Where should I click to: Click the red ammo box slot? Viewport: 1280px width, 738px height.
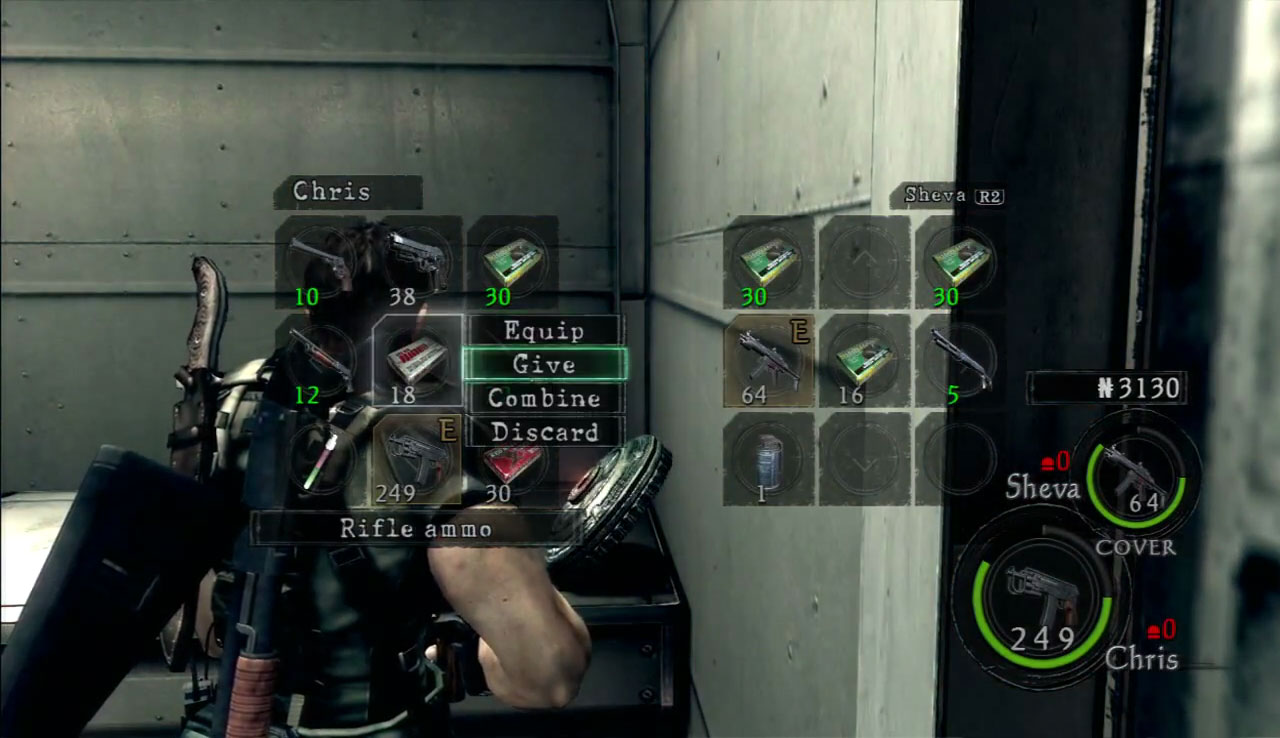point(513,460)
